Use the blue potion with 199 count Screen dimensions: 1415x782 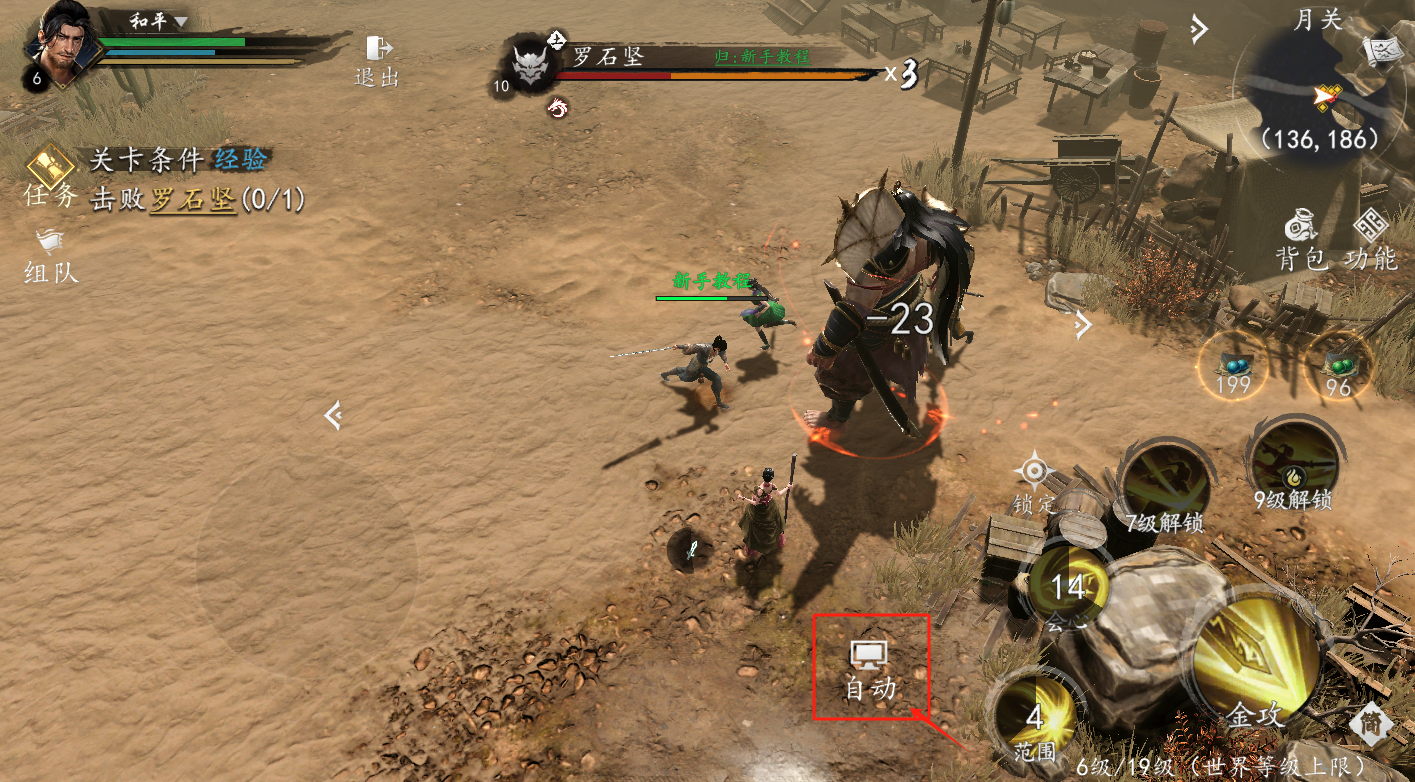click(x=1234, y=367)
